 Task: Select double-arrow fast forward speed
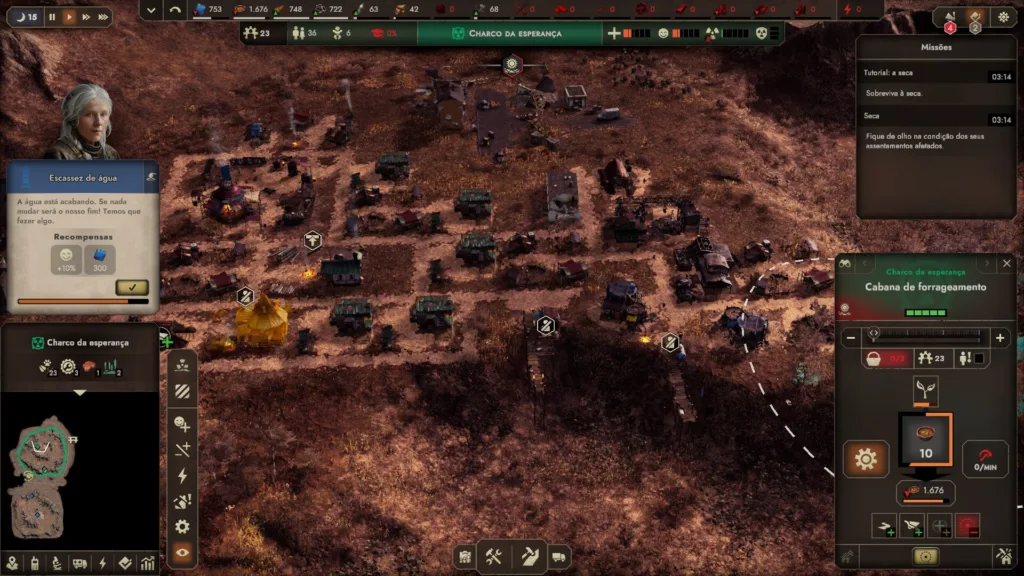click(x=87, y=17)
